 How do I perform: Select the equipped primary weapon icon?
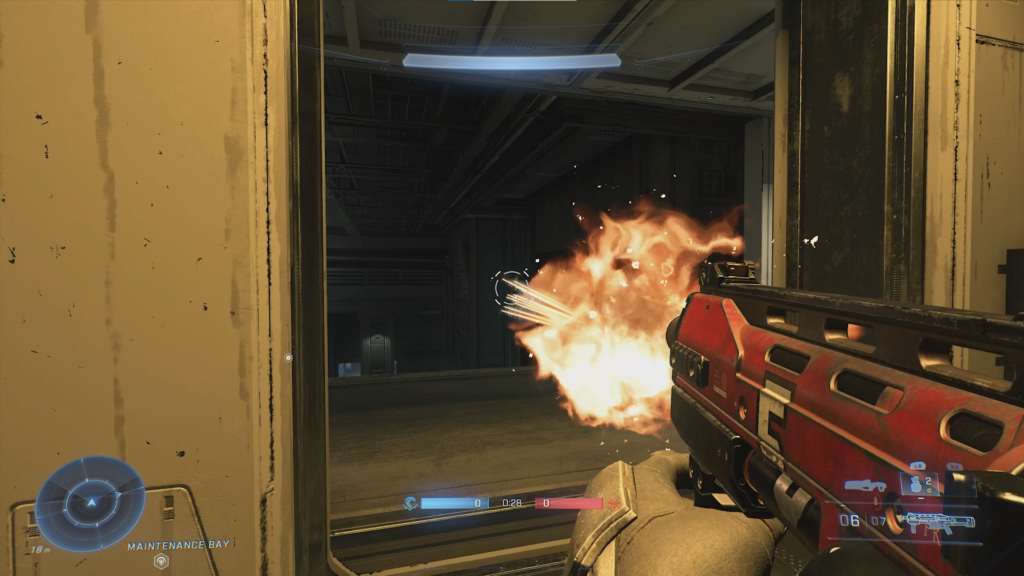[938, 522]
